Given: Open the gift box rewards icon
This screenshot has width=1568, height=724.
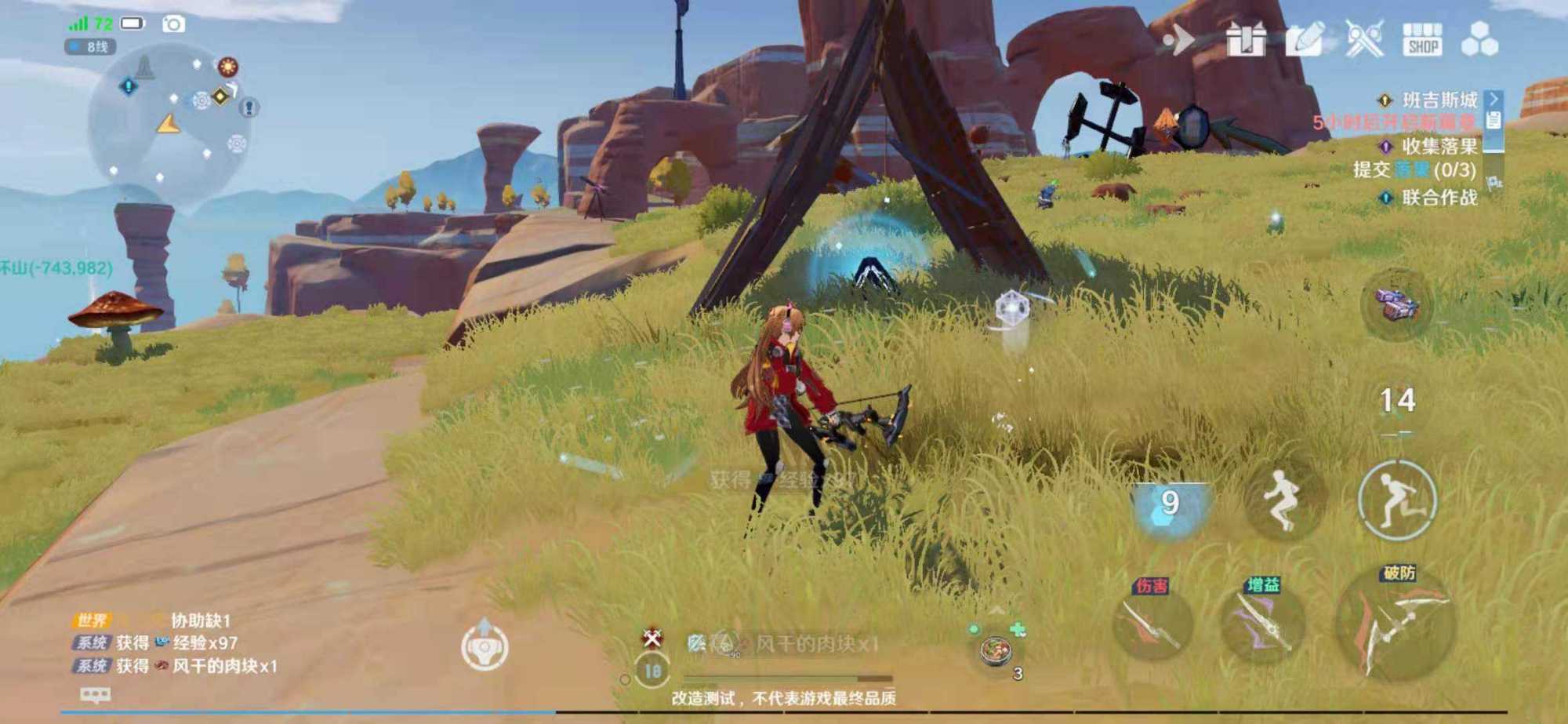Looking at the screenshot, I should pos(1246,39).
